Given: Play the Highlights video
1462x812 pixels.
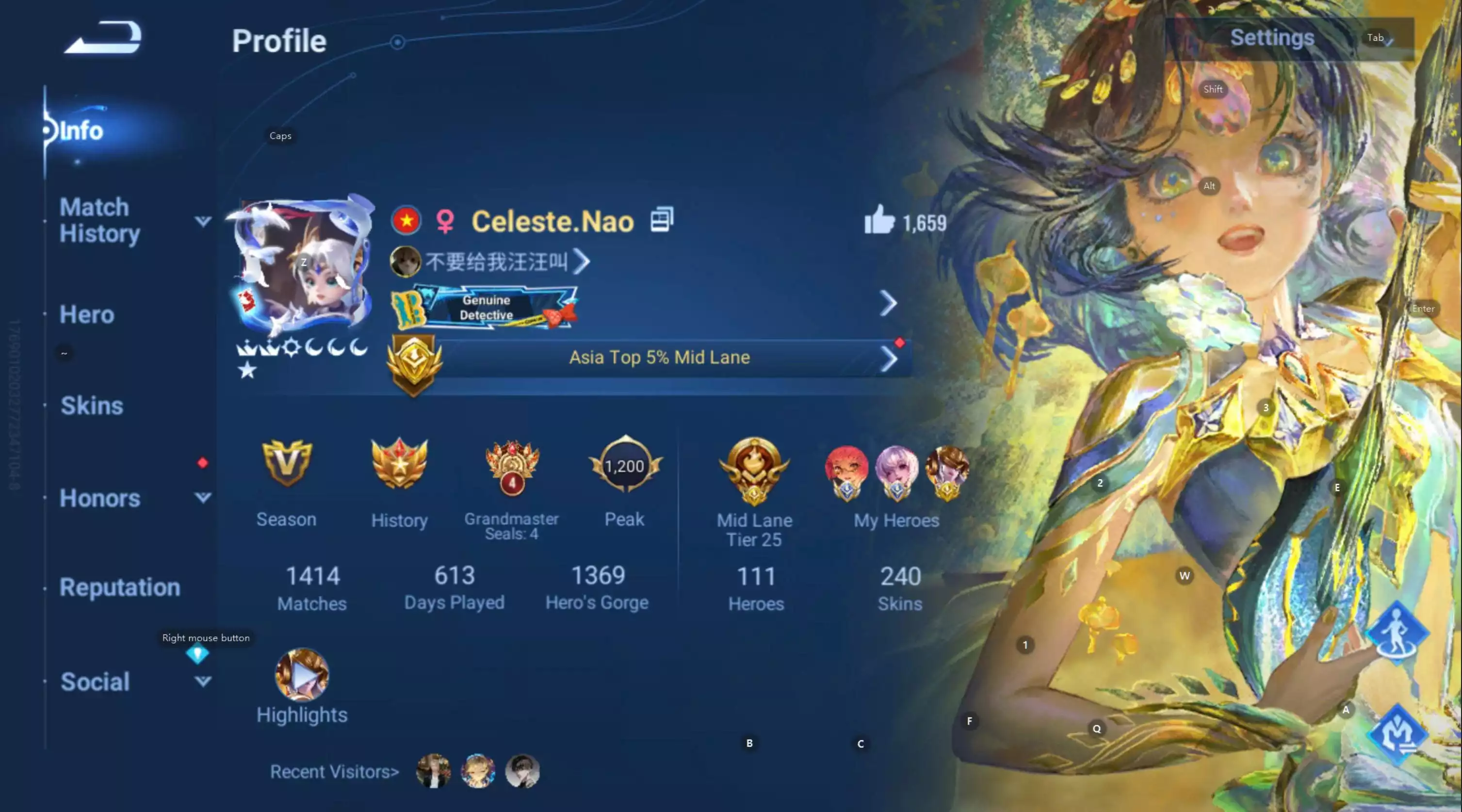Looking at the screenshot, I should (301, 675).
